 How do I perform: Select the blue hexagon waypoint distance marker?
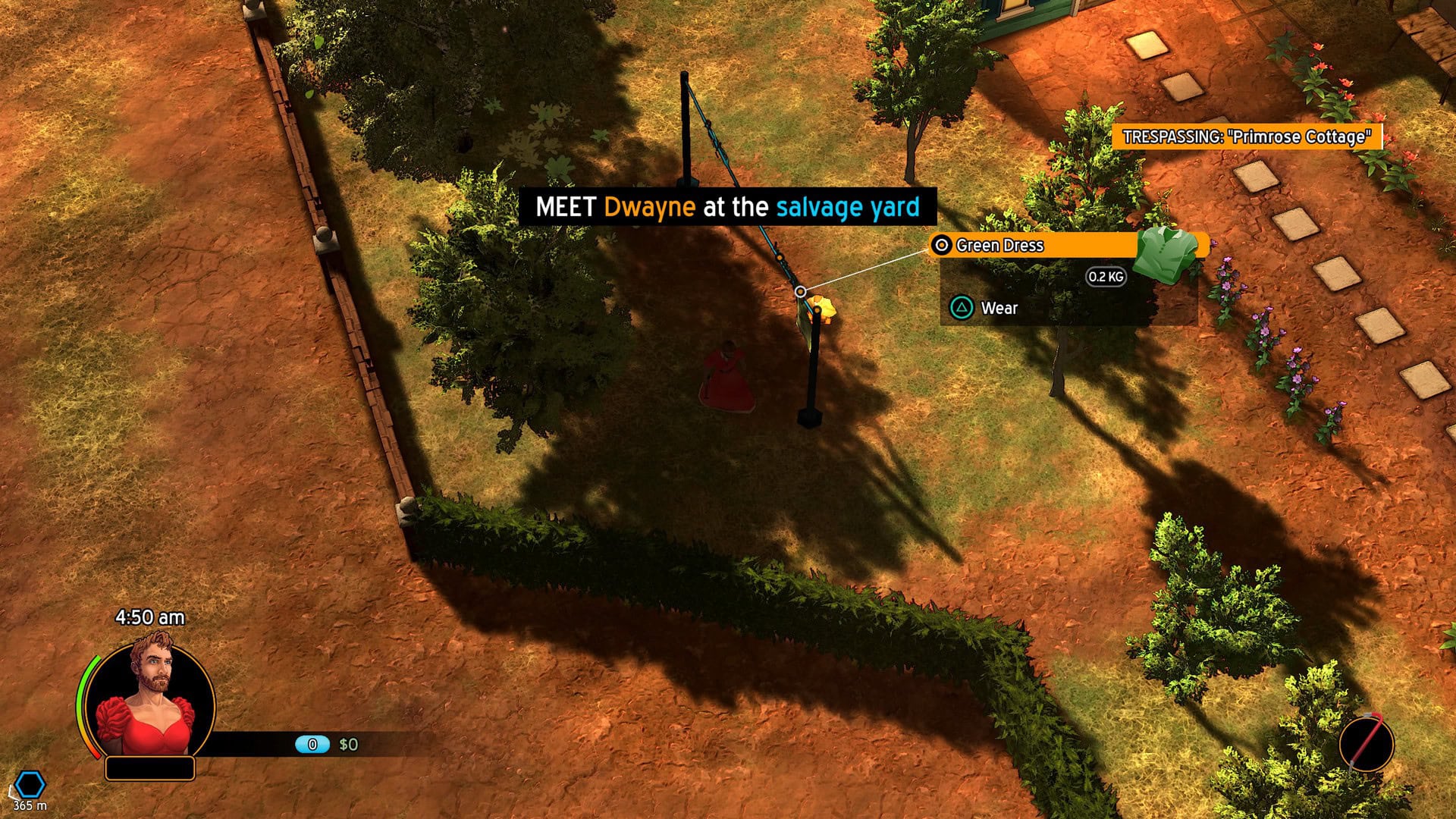click(30, 786)
